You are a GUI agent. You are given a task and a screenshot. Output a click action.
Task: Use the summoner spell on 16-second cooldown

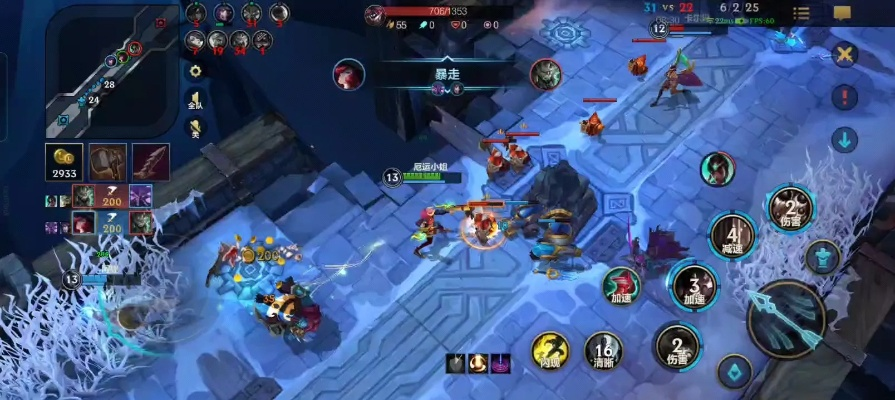click(603, 351)
